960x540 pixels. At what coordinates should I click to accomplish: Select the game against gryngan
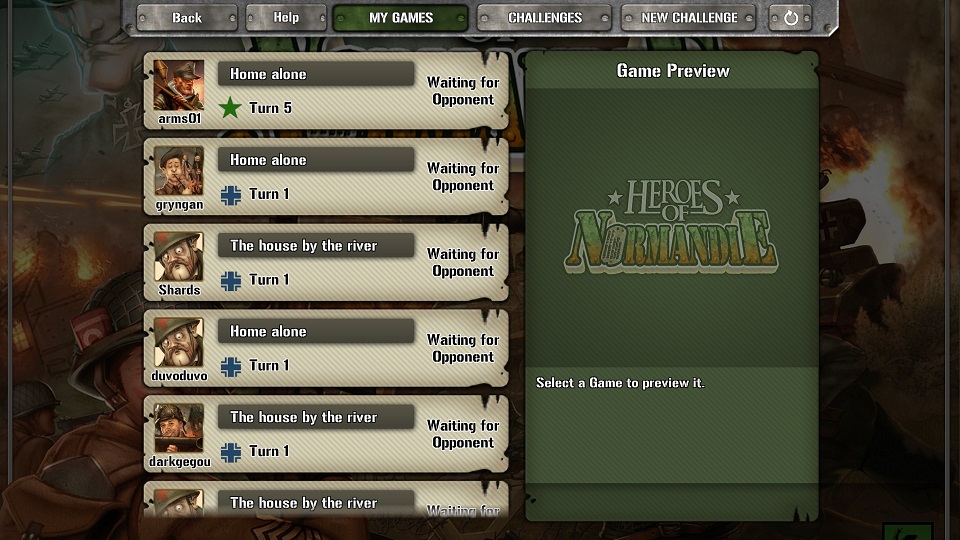click(325, 177)
